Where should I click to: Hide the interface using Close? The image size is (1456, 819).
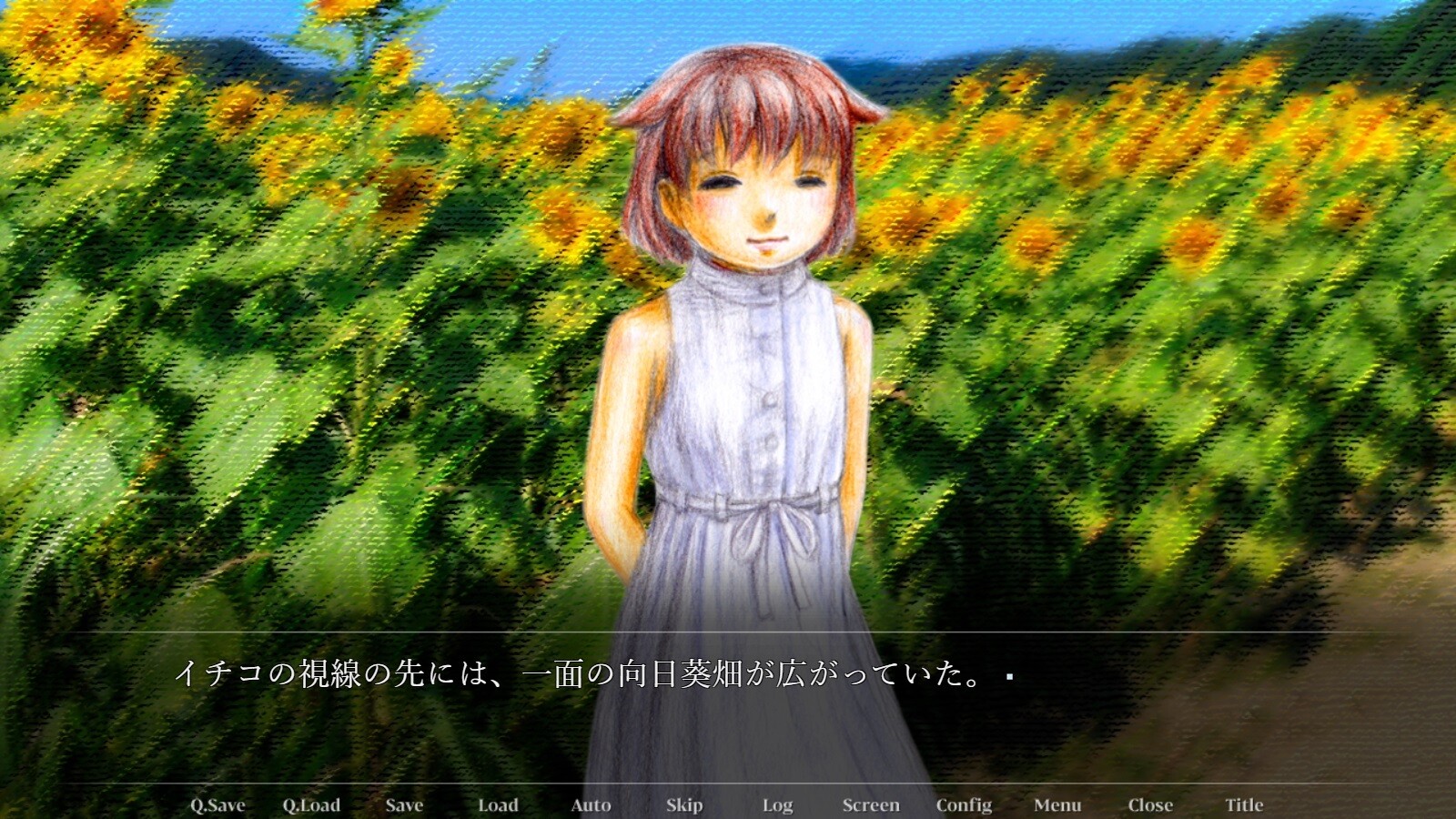[x=1150, y=804]
